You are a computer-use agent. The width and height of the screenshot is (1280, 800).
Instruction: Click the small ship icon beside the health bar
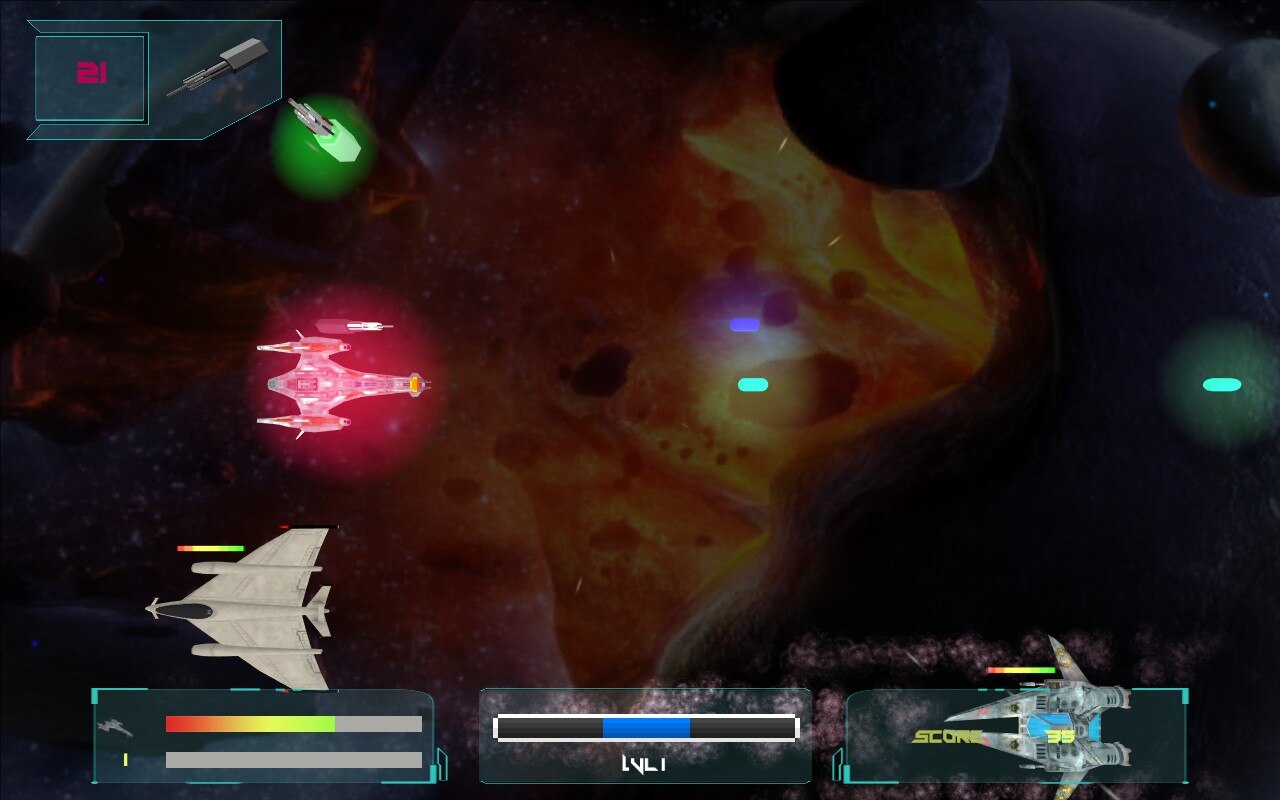pos(114,726)
